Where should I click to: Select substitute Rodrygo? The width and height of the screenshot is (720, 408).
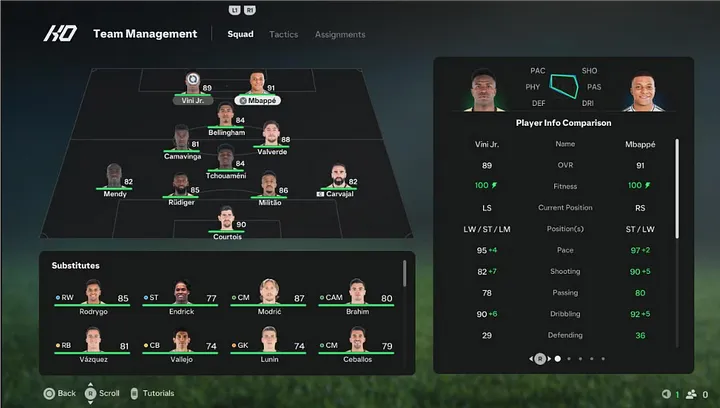coord(94,296)
